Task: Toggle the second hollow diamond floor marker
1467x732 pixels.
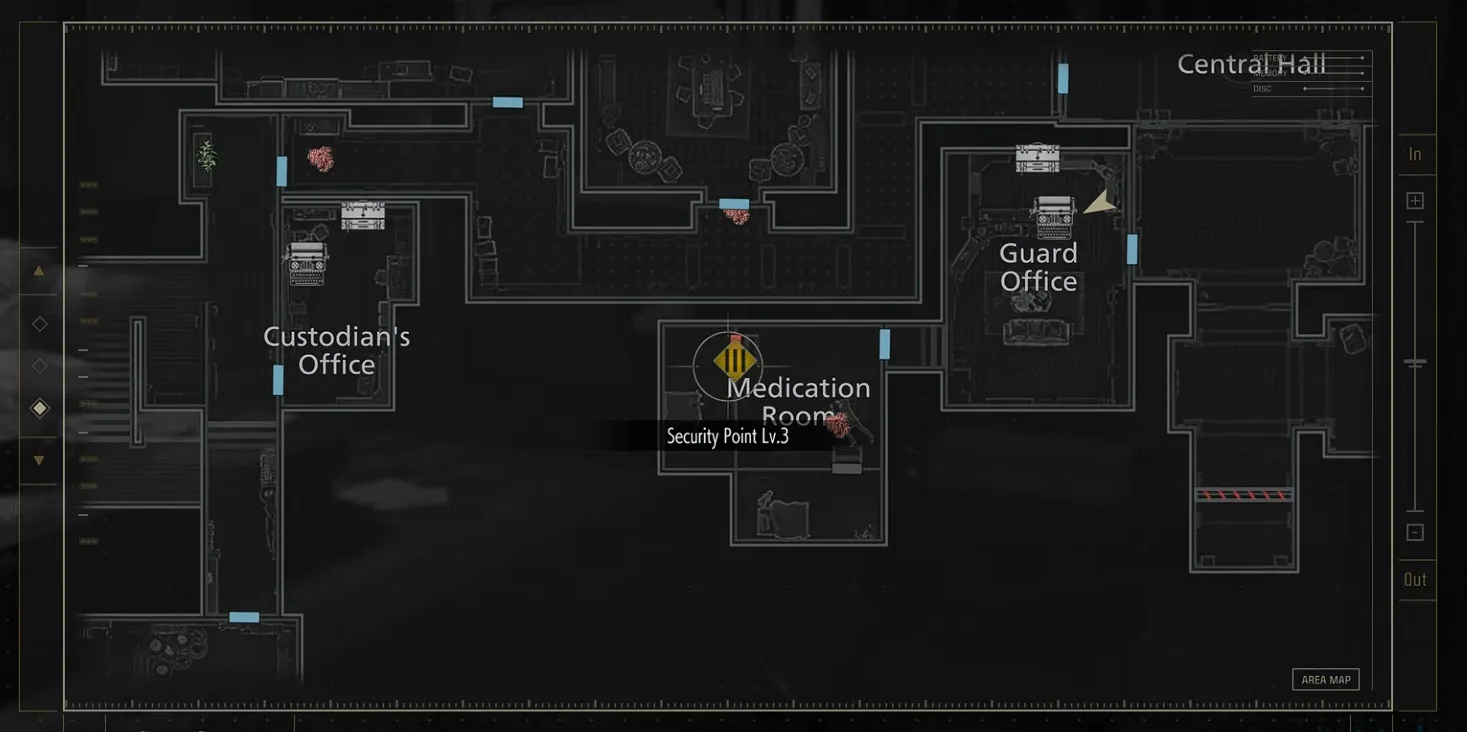Action: click(39, 364)
